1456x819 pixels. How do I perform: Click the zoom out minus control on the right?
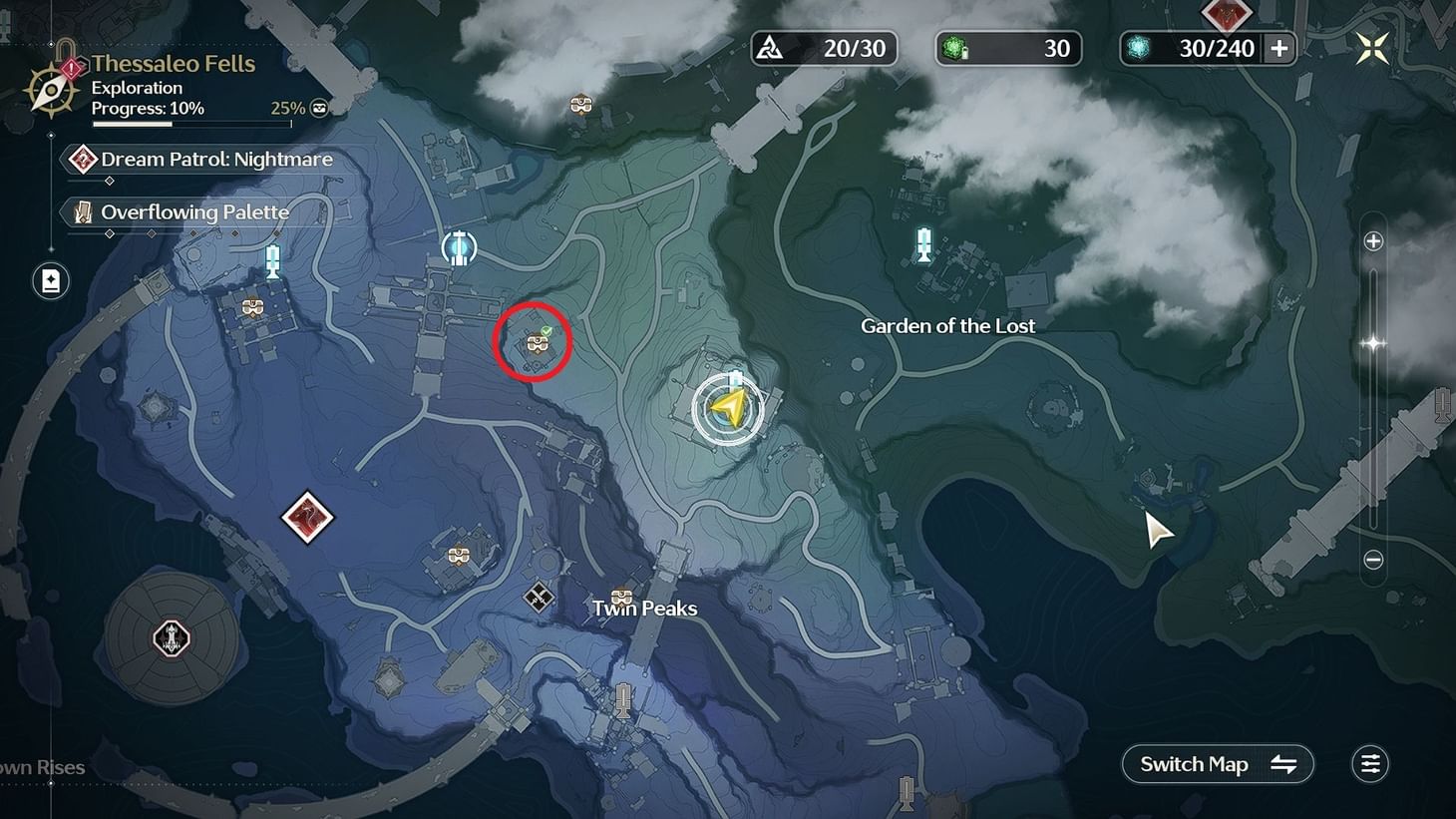pyautogui.click(x=1373, y=560)
